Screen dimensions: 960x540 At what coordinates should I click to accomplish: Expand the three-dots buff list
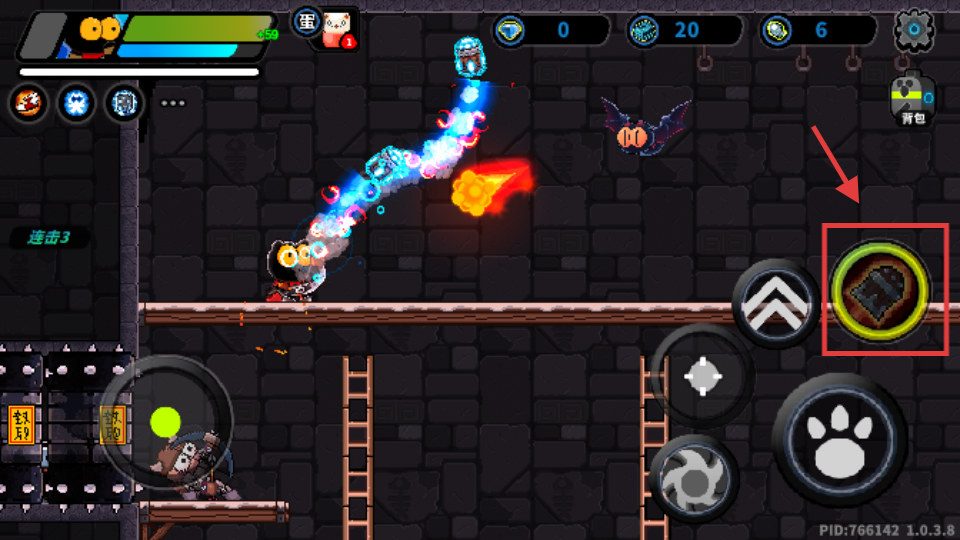[173, 103]
